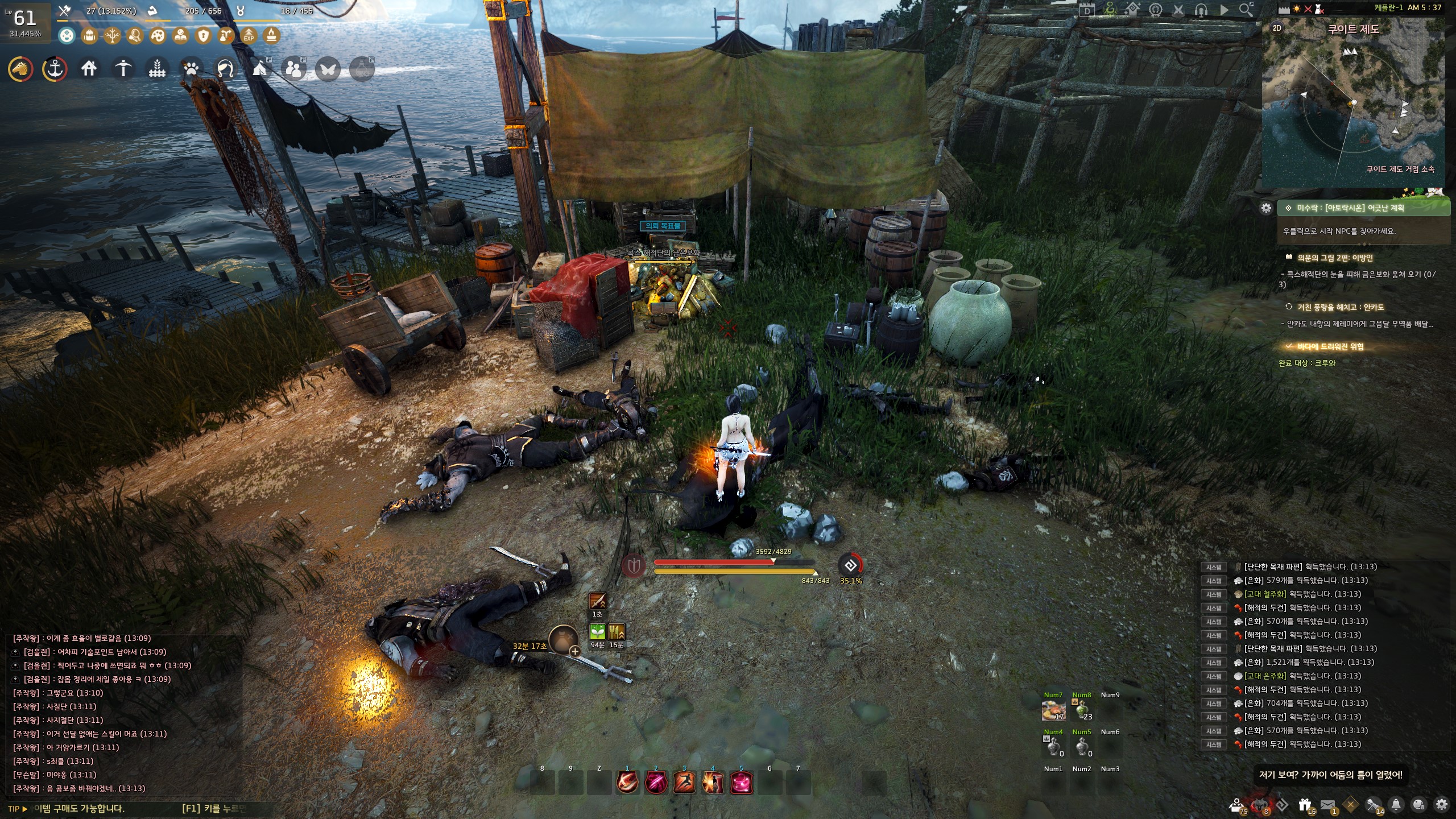Use the green potion in Num8 slot
Screen dimensions: 1456x819
click(1082, 711)
